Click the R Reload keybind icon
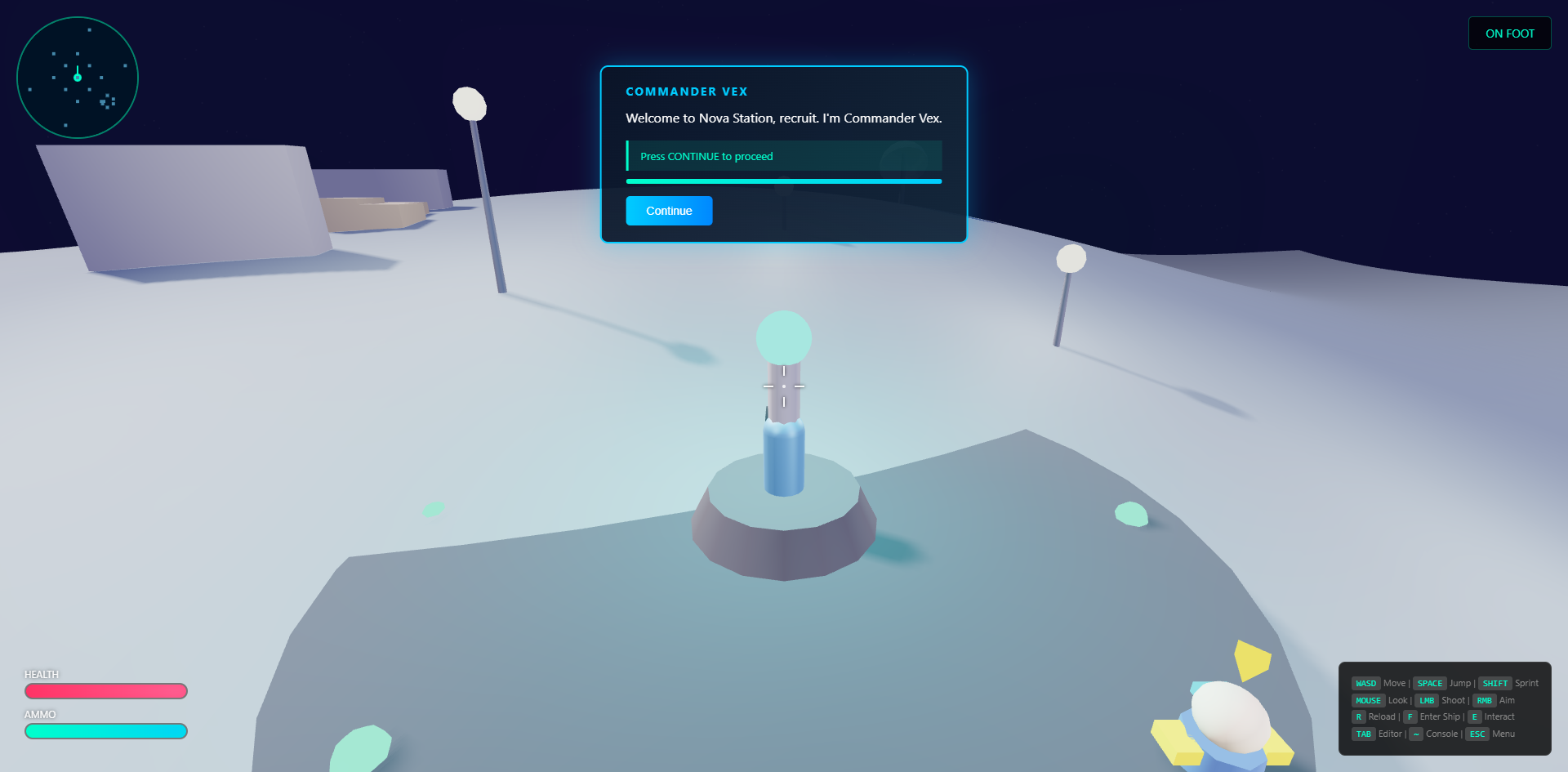This screenshot has height=772, width=1568. (1359, 716)
